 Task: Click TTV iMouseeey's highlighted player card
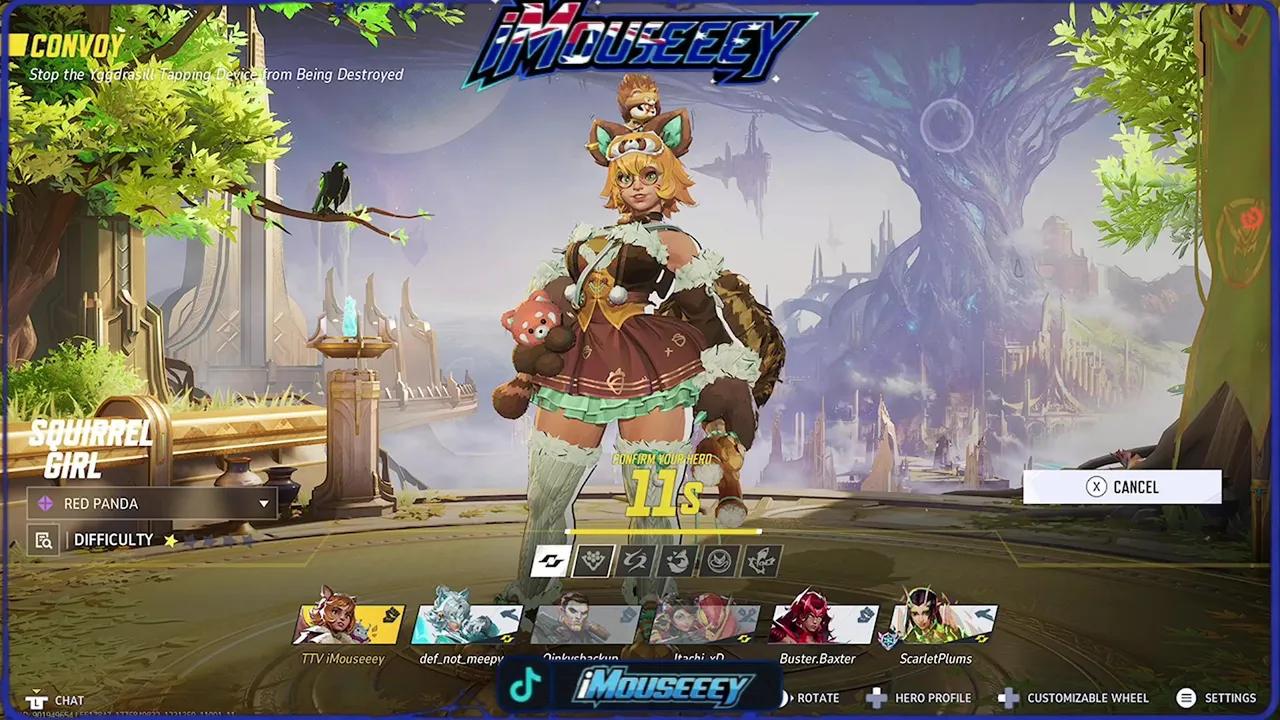tap(345, 625)
